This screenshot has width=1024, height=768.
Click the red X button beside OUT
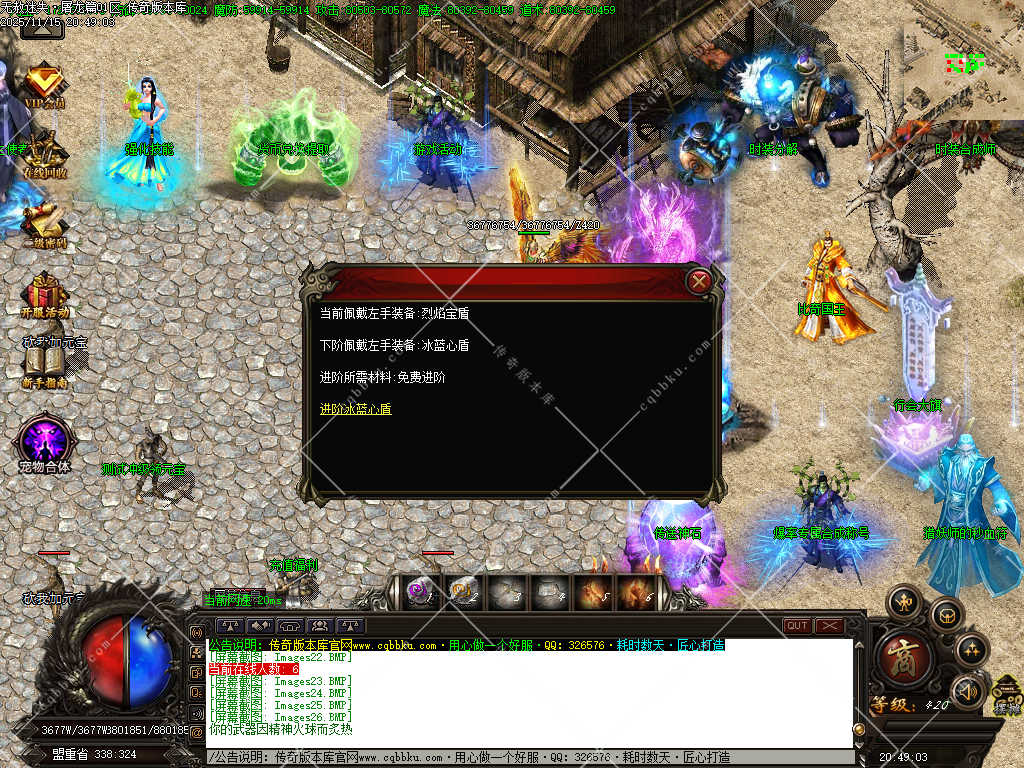(x=830, y=626)
